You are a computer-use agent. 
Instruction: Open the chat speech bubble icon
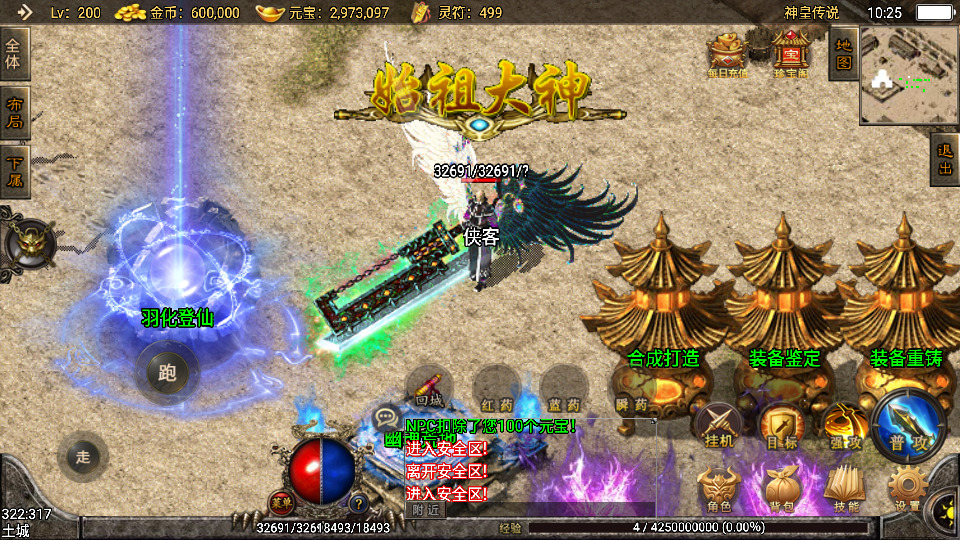tap(386, 418)
